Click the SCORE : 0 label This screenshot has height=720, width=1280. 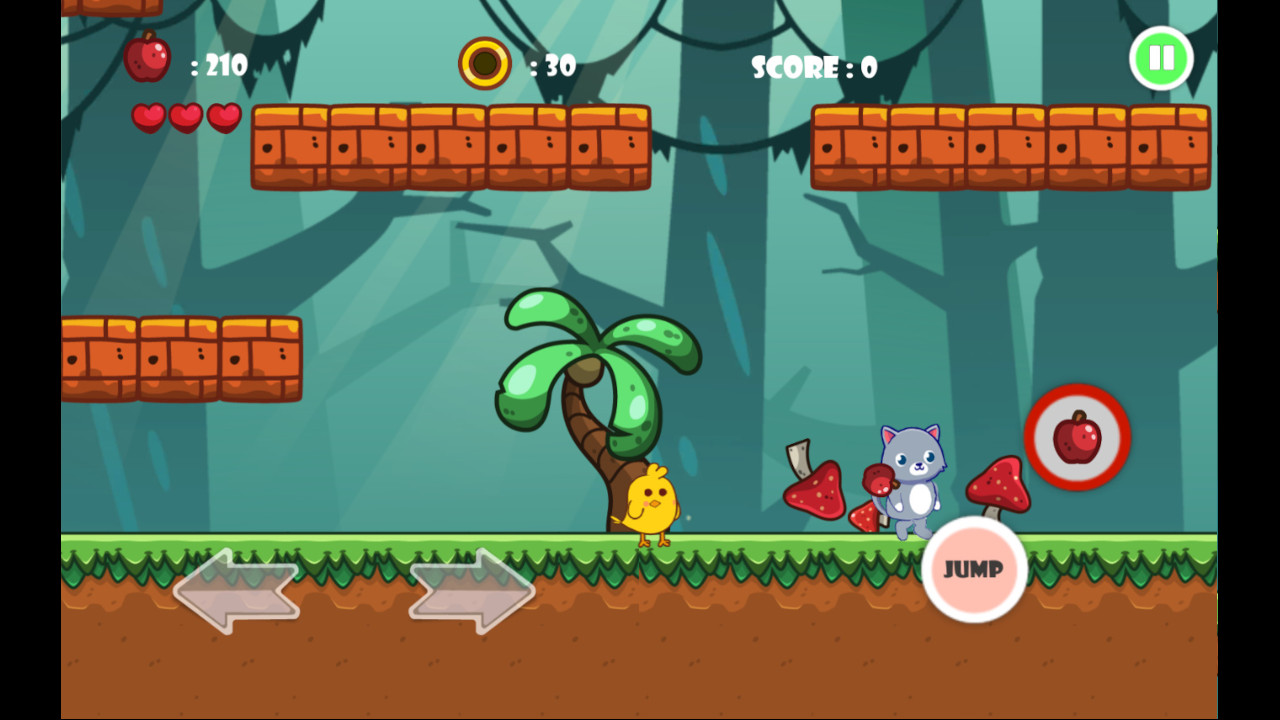(812, 67)
